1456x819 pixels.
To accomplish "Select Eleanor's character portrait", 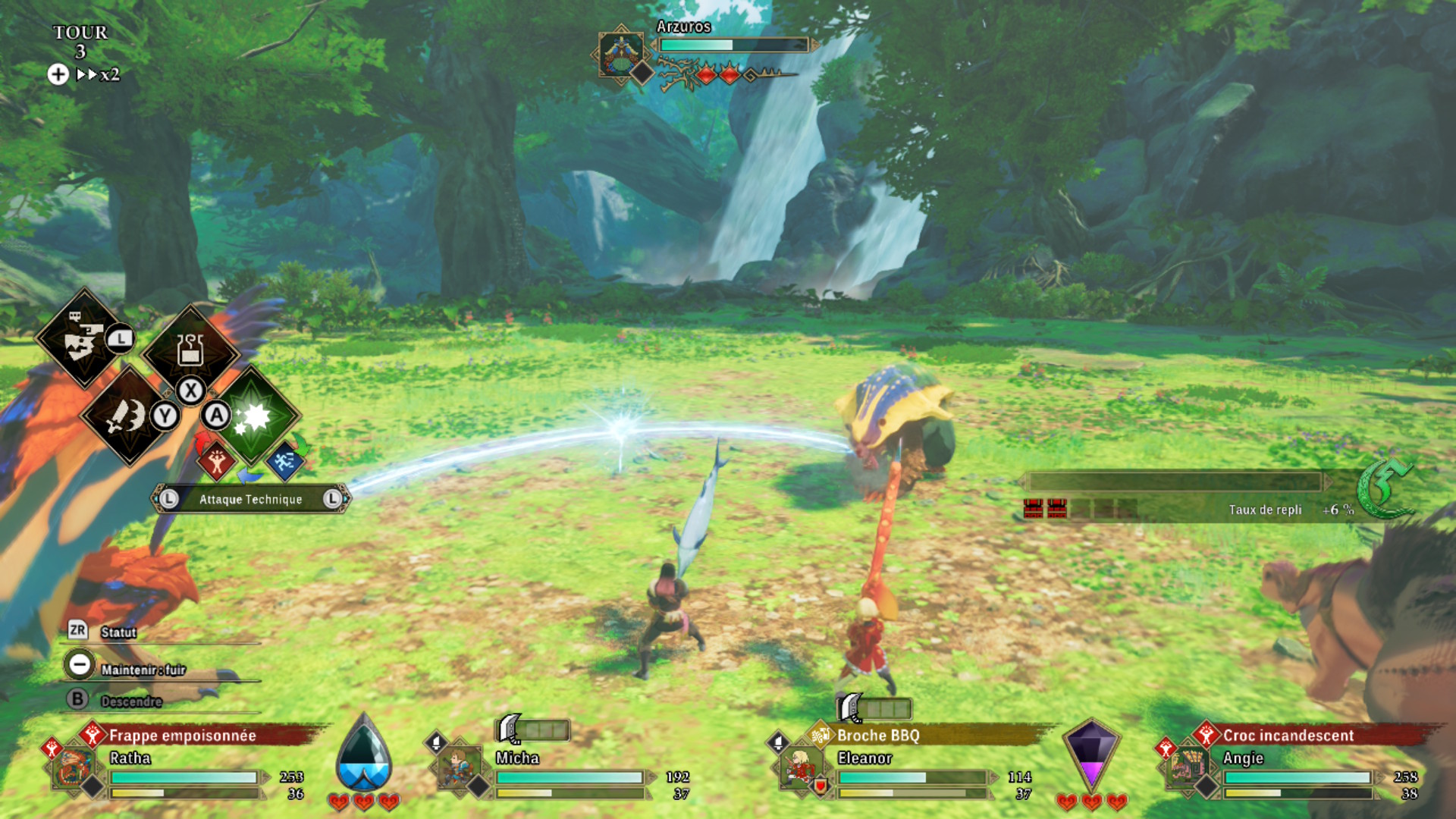I will tap(800, 767).
